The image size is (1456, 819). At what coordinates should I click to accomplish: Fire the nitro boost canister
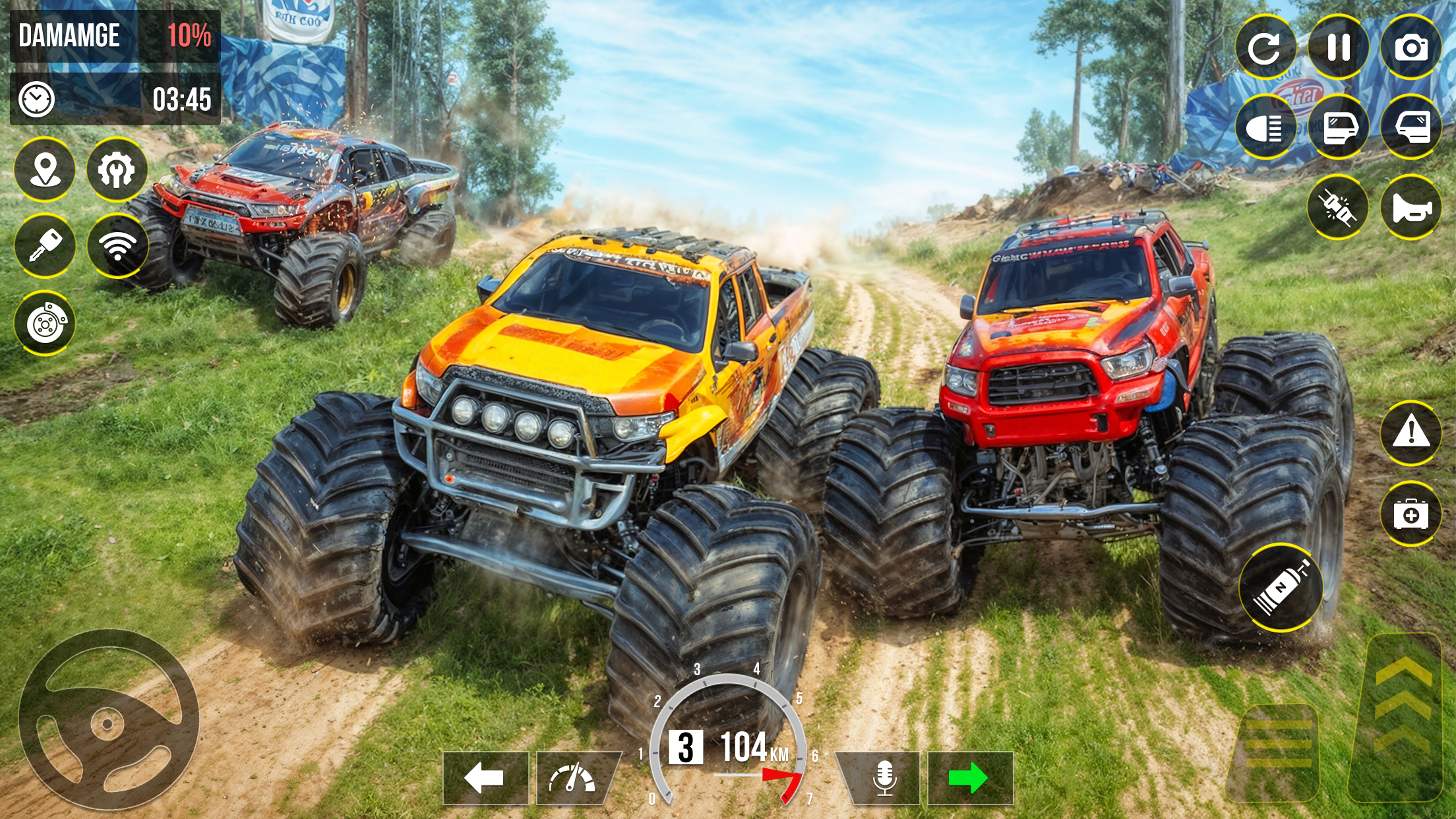point(1281,588)
